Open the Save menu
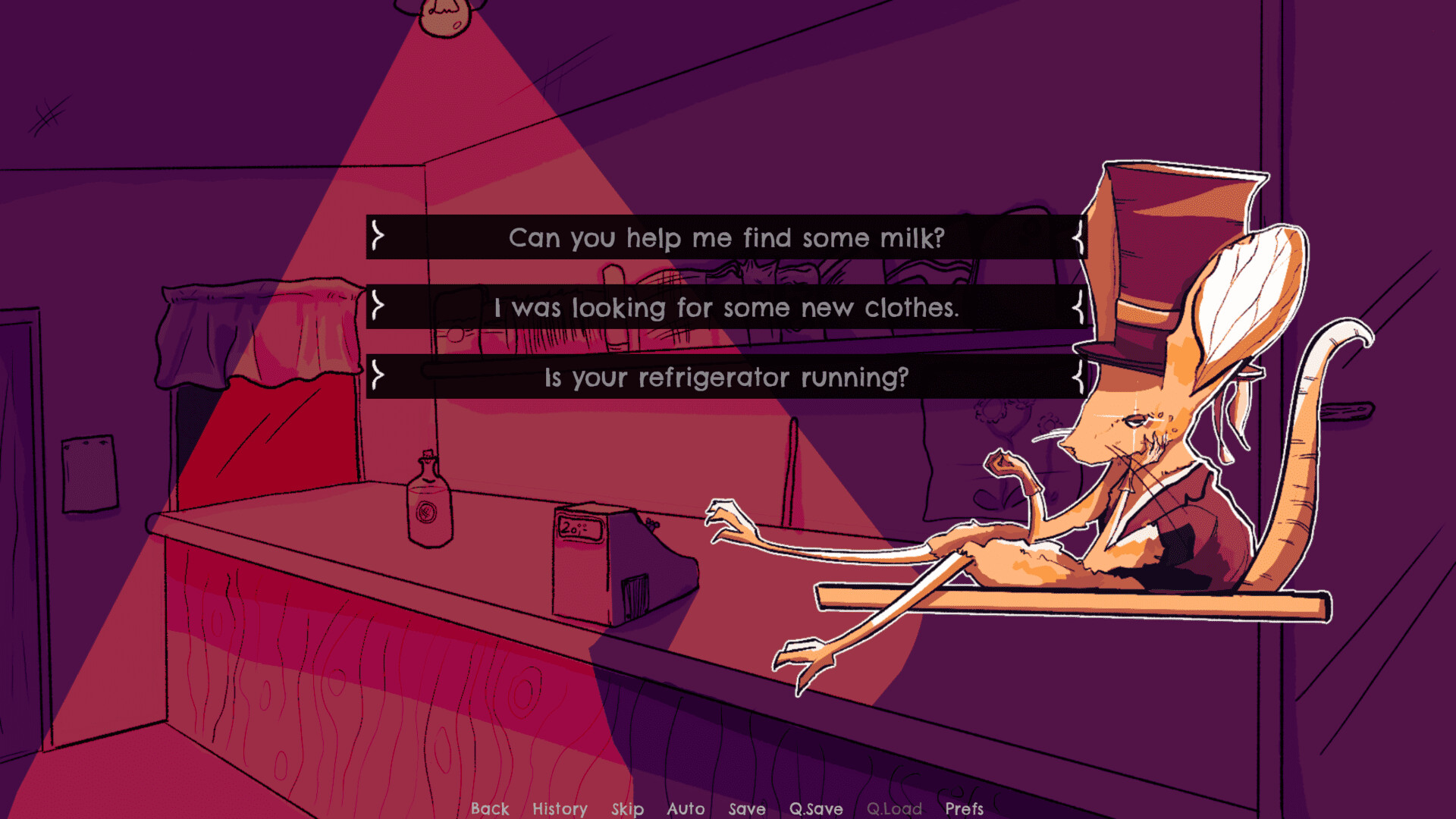Image resolution: width=1456 pixels, height=819 pixels. (747, 808)
